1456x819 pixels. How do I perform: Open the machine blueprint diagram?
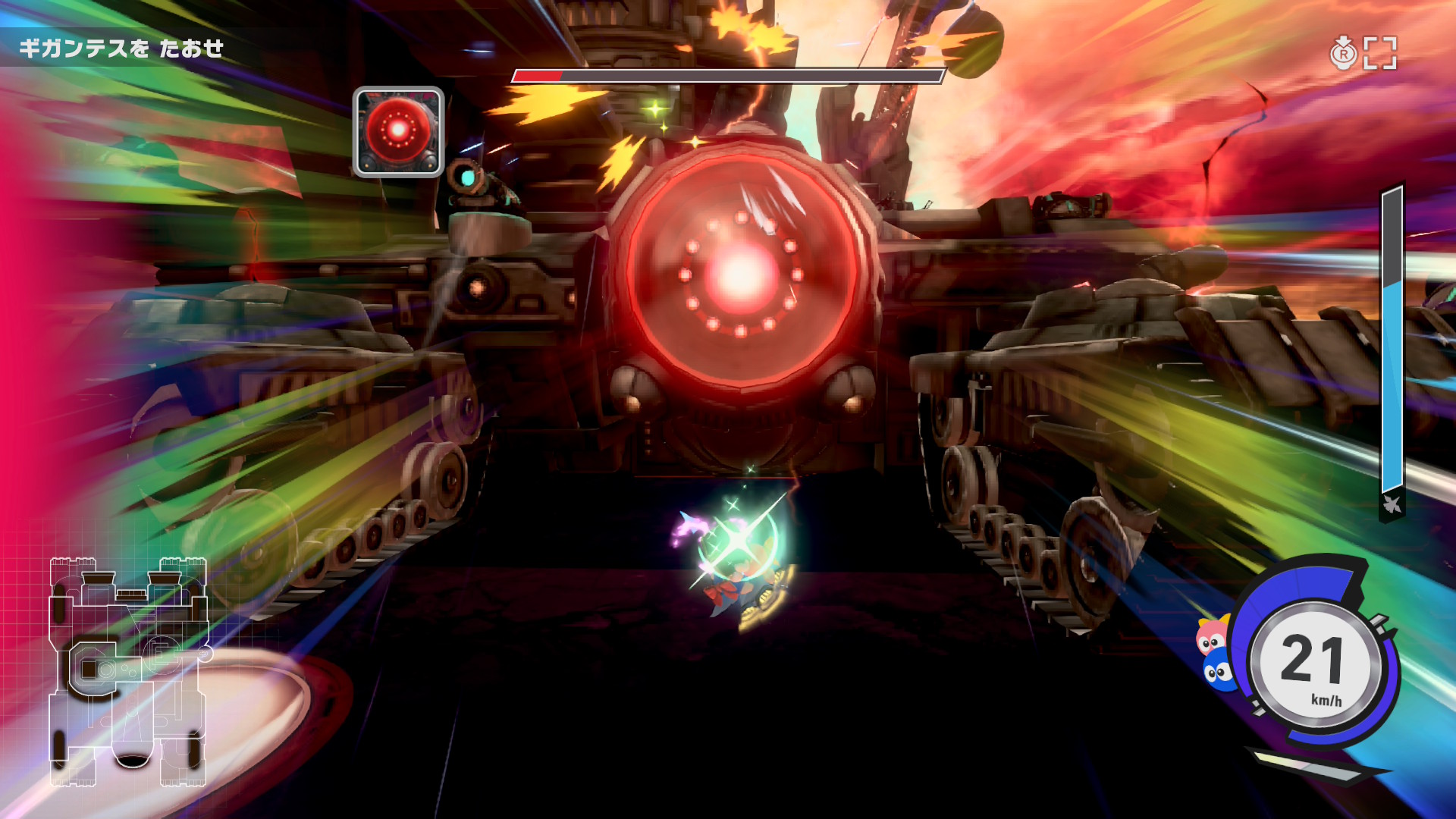pyautogui.click(x=127, y=671)
